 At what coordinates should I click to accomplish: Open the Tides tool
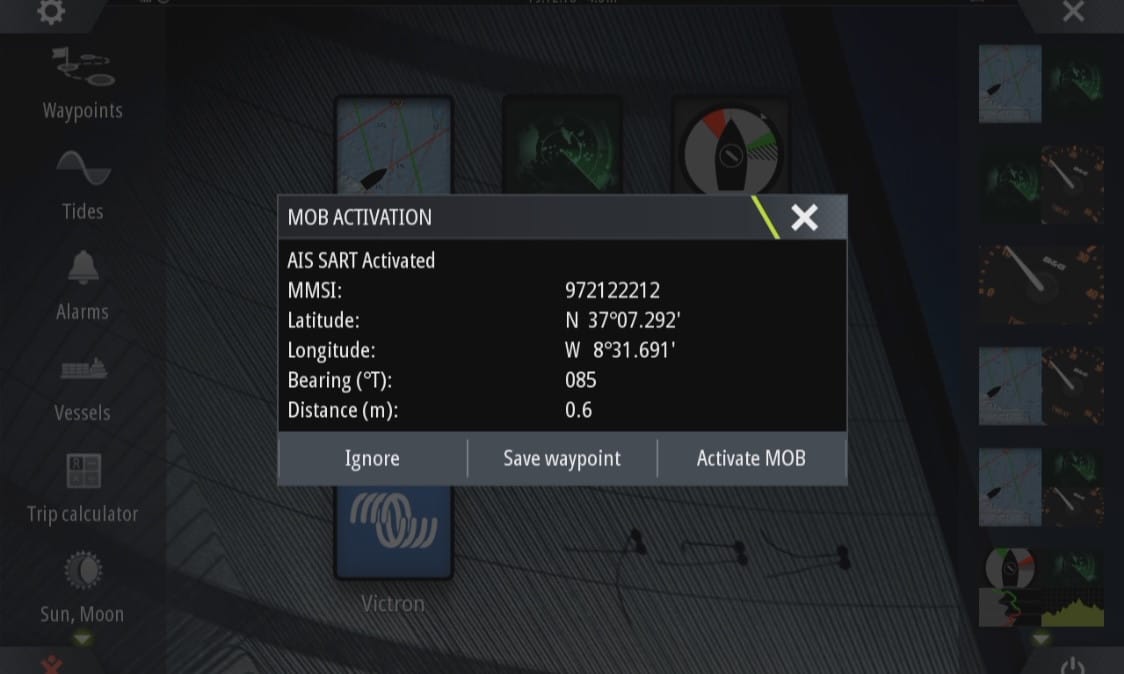82,184
